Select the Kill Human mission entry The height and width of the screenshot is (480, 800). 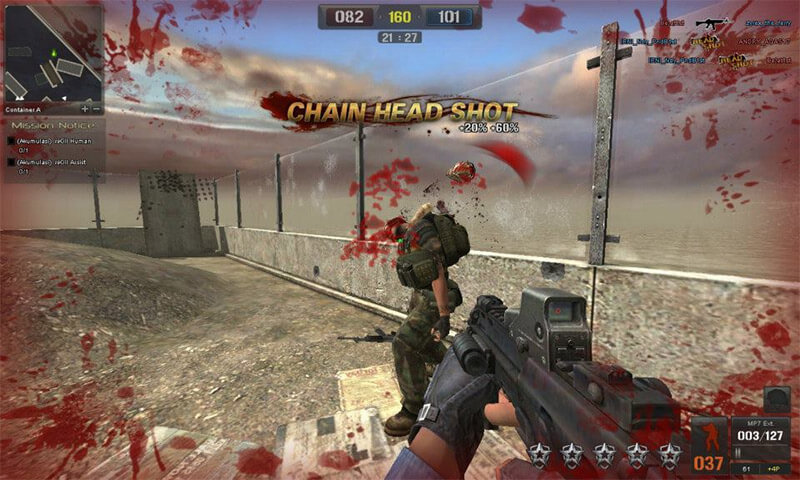[48, 141]
